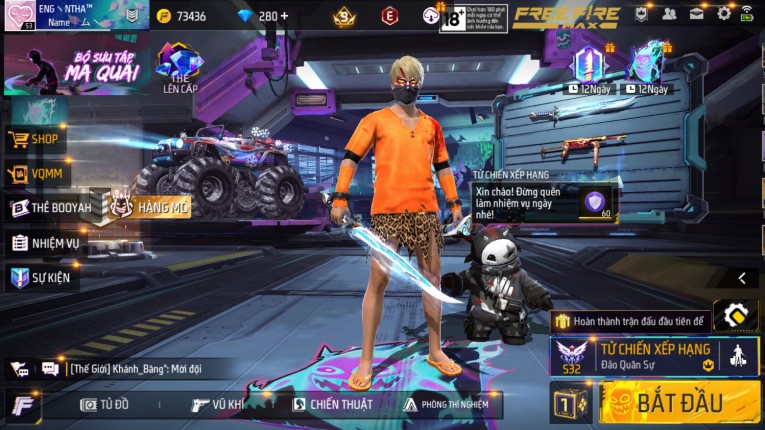This screenshot has width=765, height=430.
Task: Open the SHOP menu
Action: click(x=35, y=139)
